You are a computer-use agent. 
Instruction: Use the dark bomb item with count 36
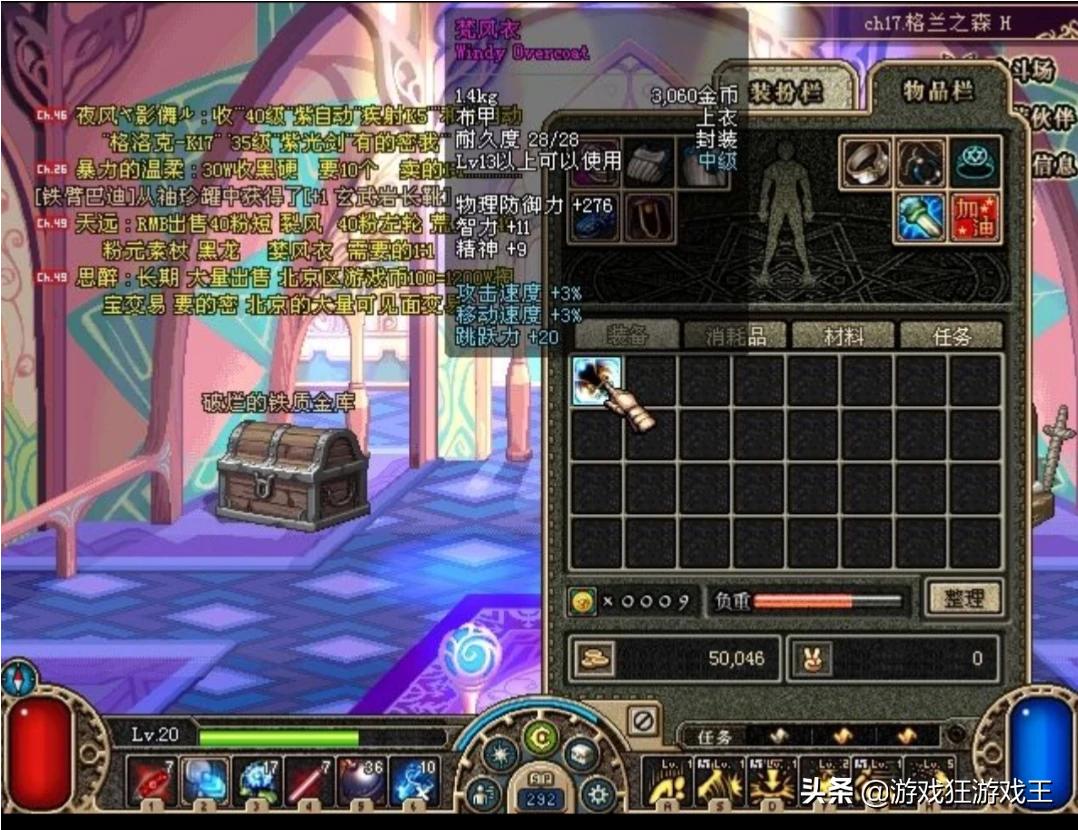[360, 779]
